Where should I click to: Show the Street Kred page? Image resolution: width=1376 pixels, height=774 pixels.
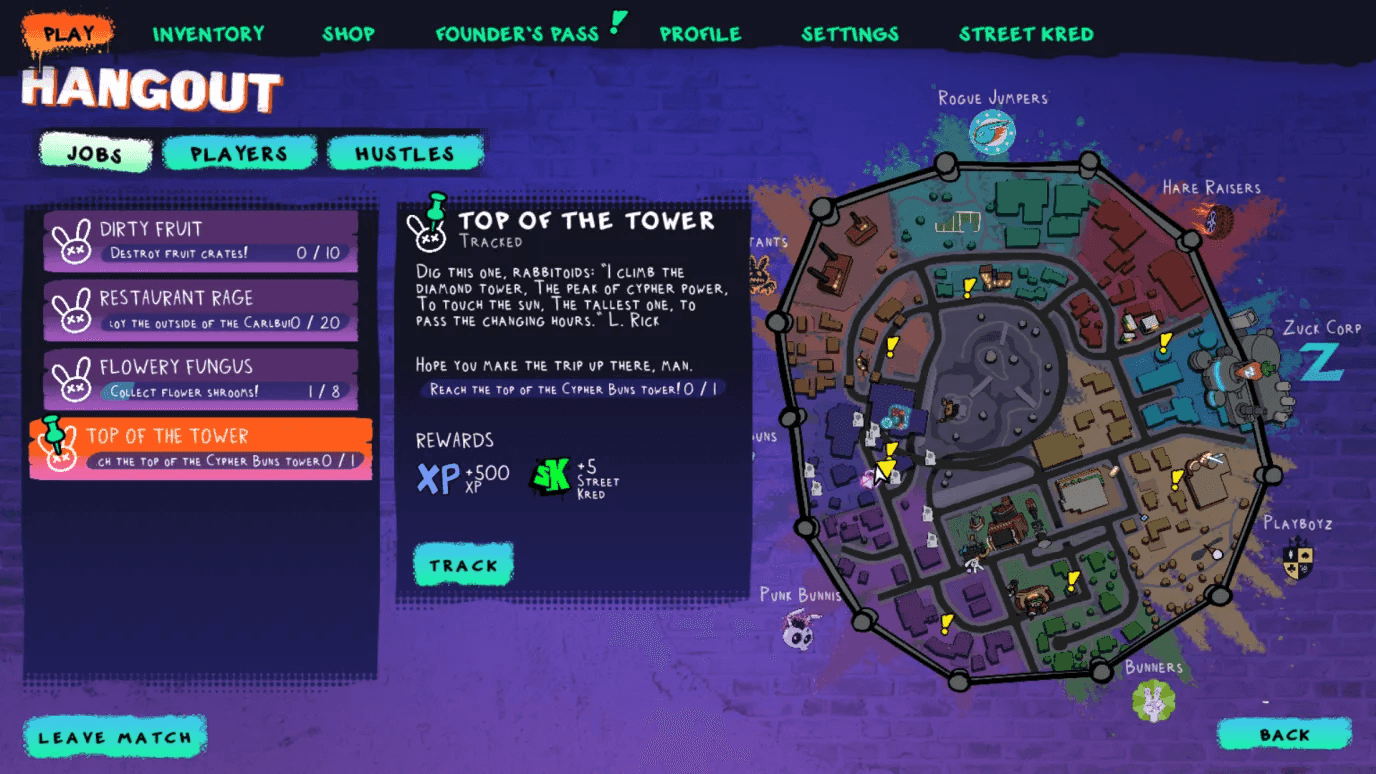coord(1026,34)
